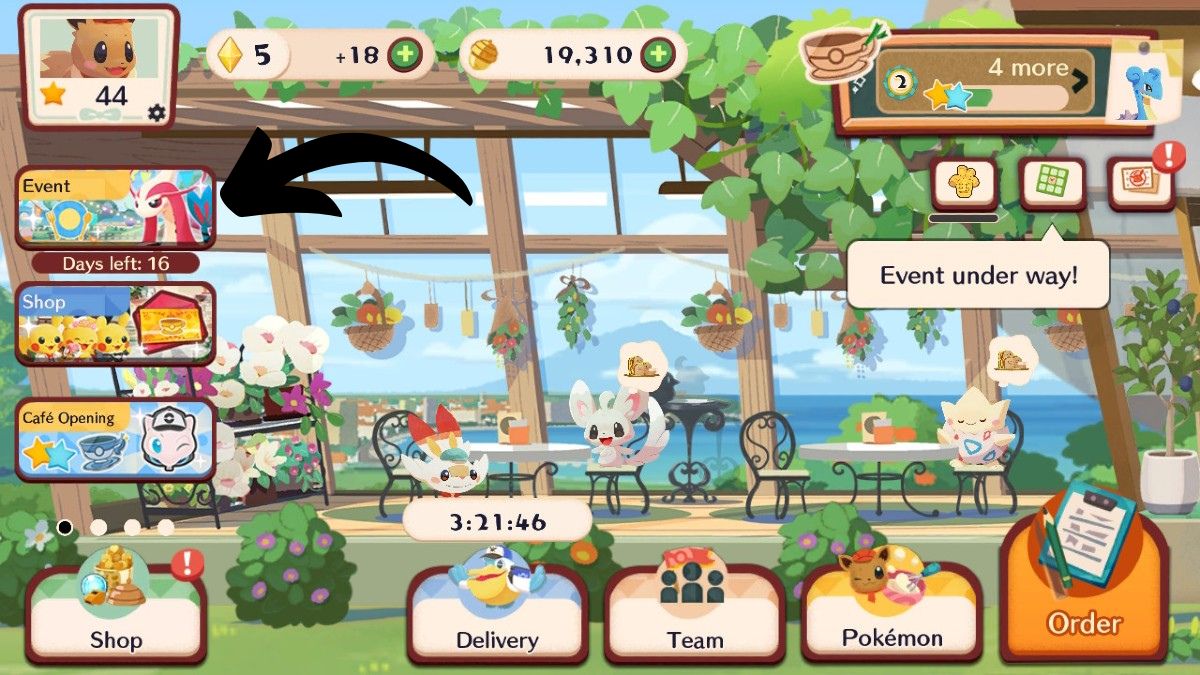Open the Pokémon menu
Screen dimensions: 1200x675
coord(892,614)
